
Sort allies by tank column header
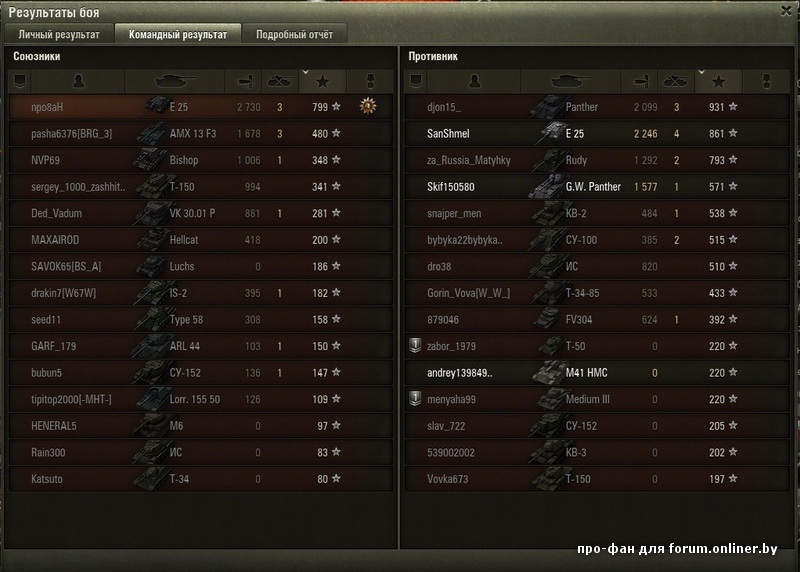point(178,81)
